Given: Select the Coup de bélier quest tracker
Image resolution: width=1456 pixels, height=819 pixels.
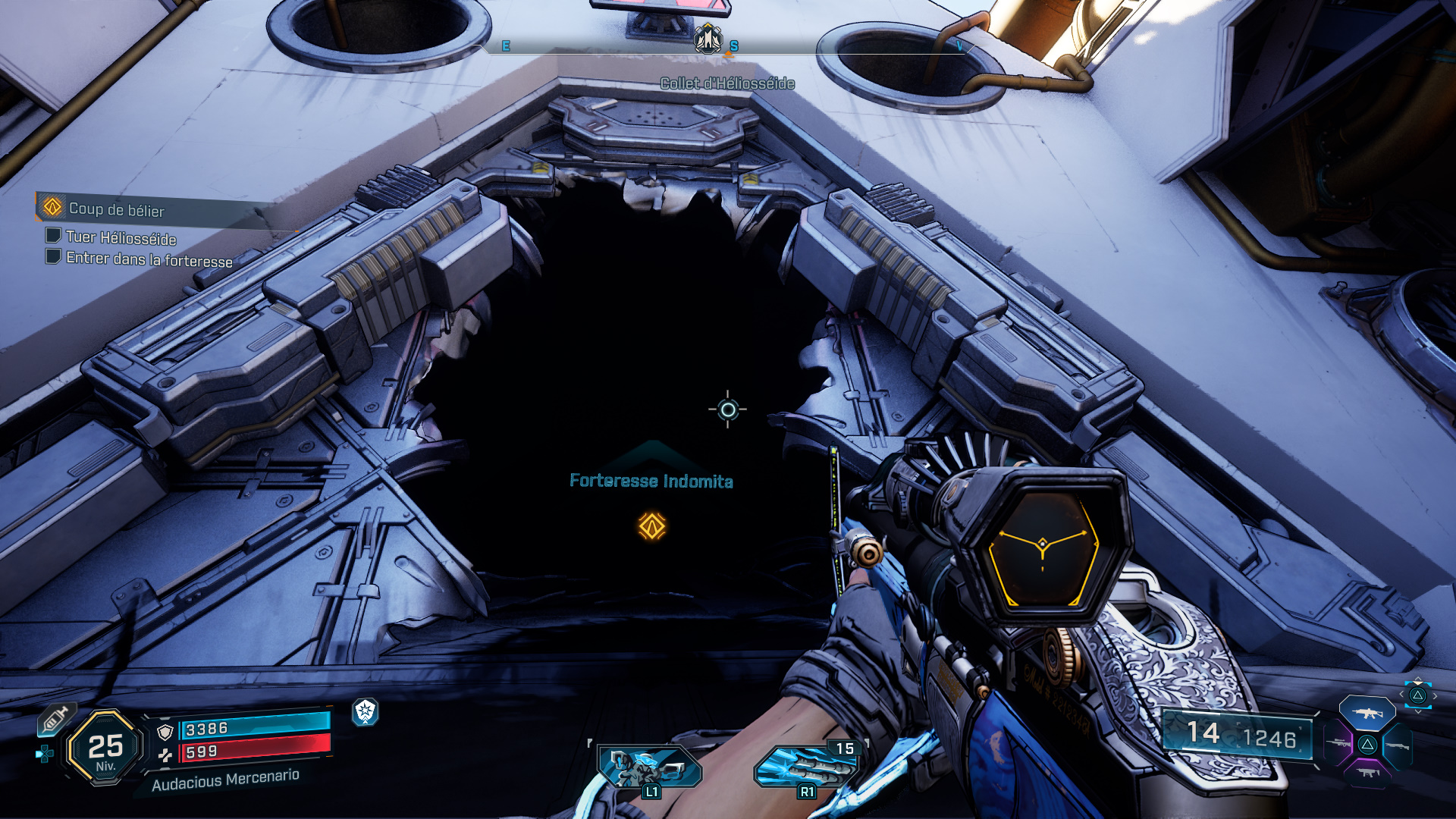Looking at the screenshot, I should [115, 209].
